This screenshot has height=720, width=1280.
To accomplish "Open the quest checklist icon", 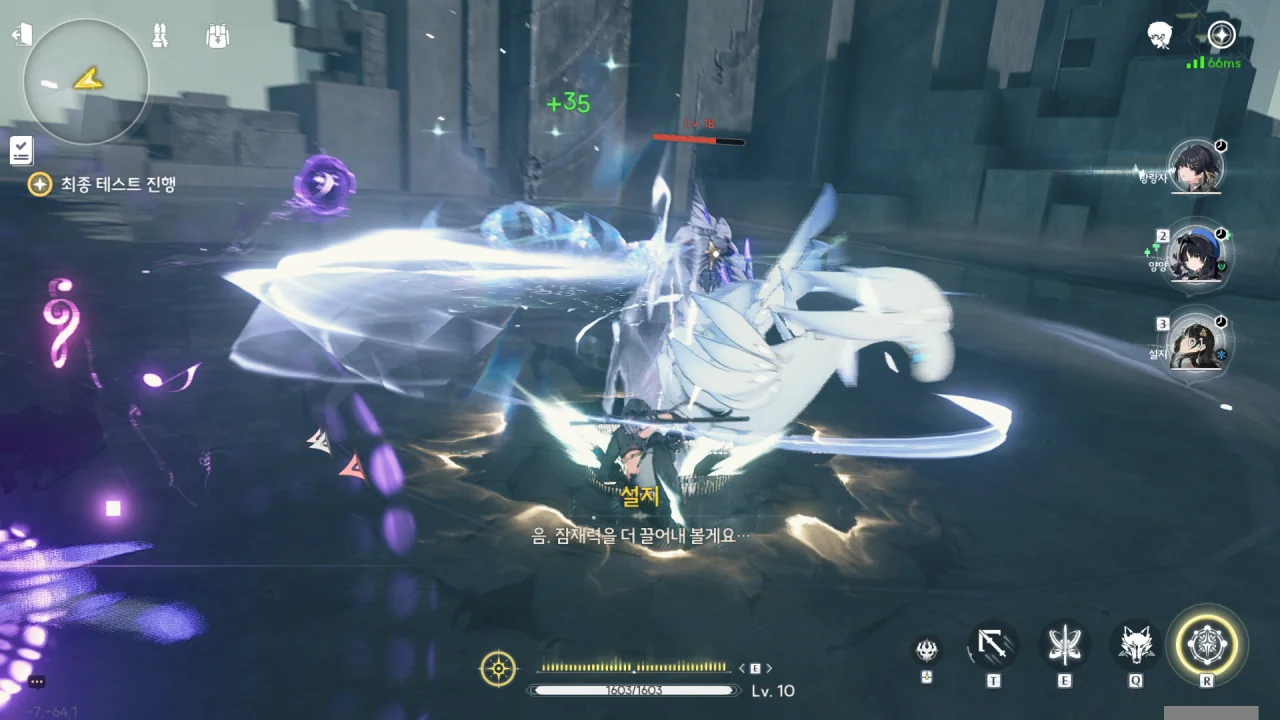I will pos(22,151).
